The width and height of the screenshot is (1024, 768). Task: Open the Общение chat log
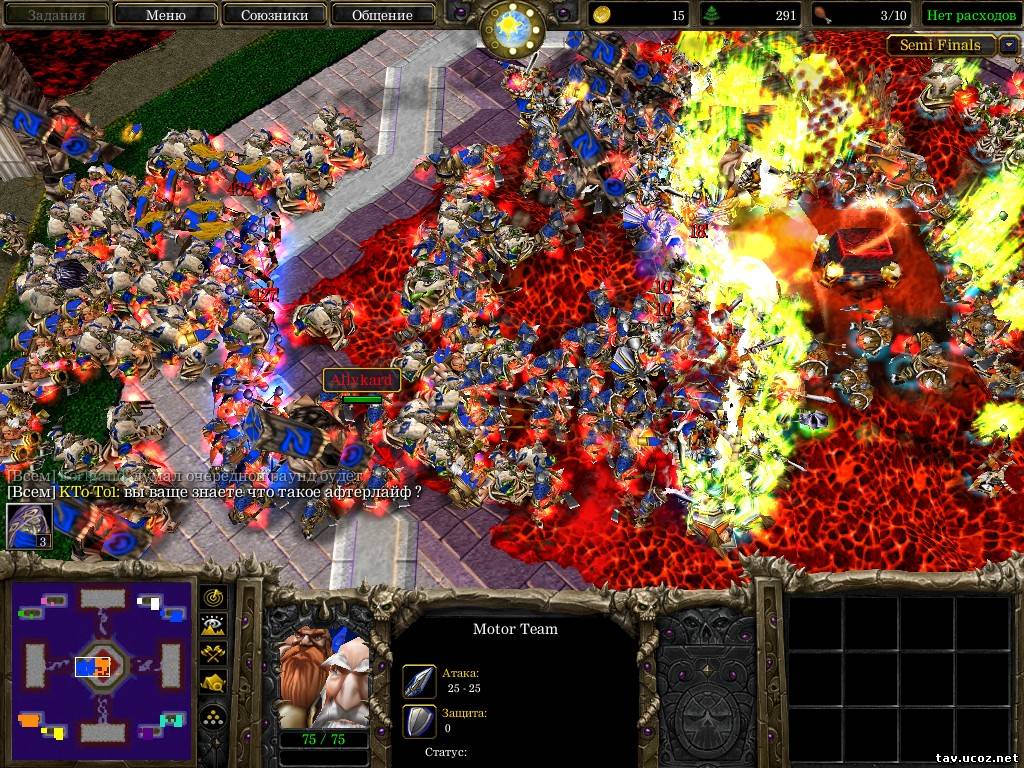[x=382, y=15]
